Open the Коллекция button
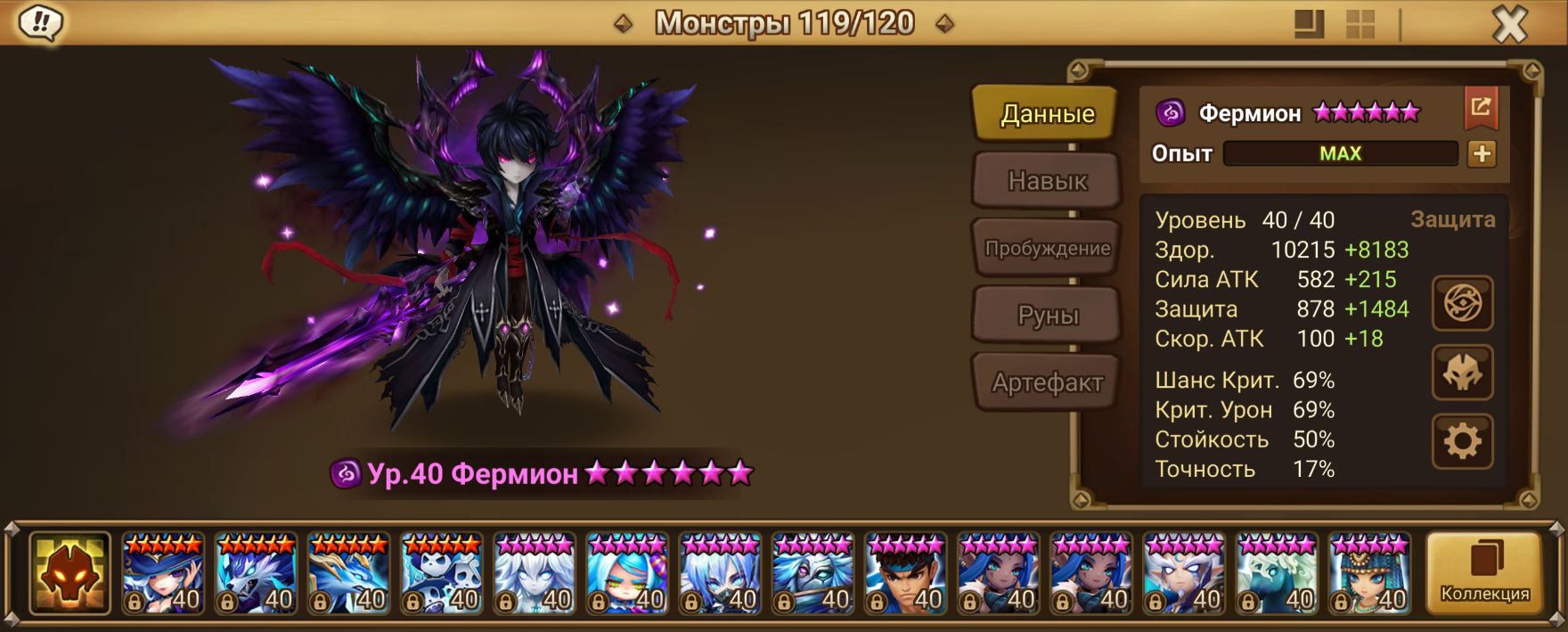This screenshot has width=1568, height=632. [x=1484, y=573]
